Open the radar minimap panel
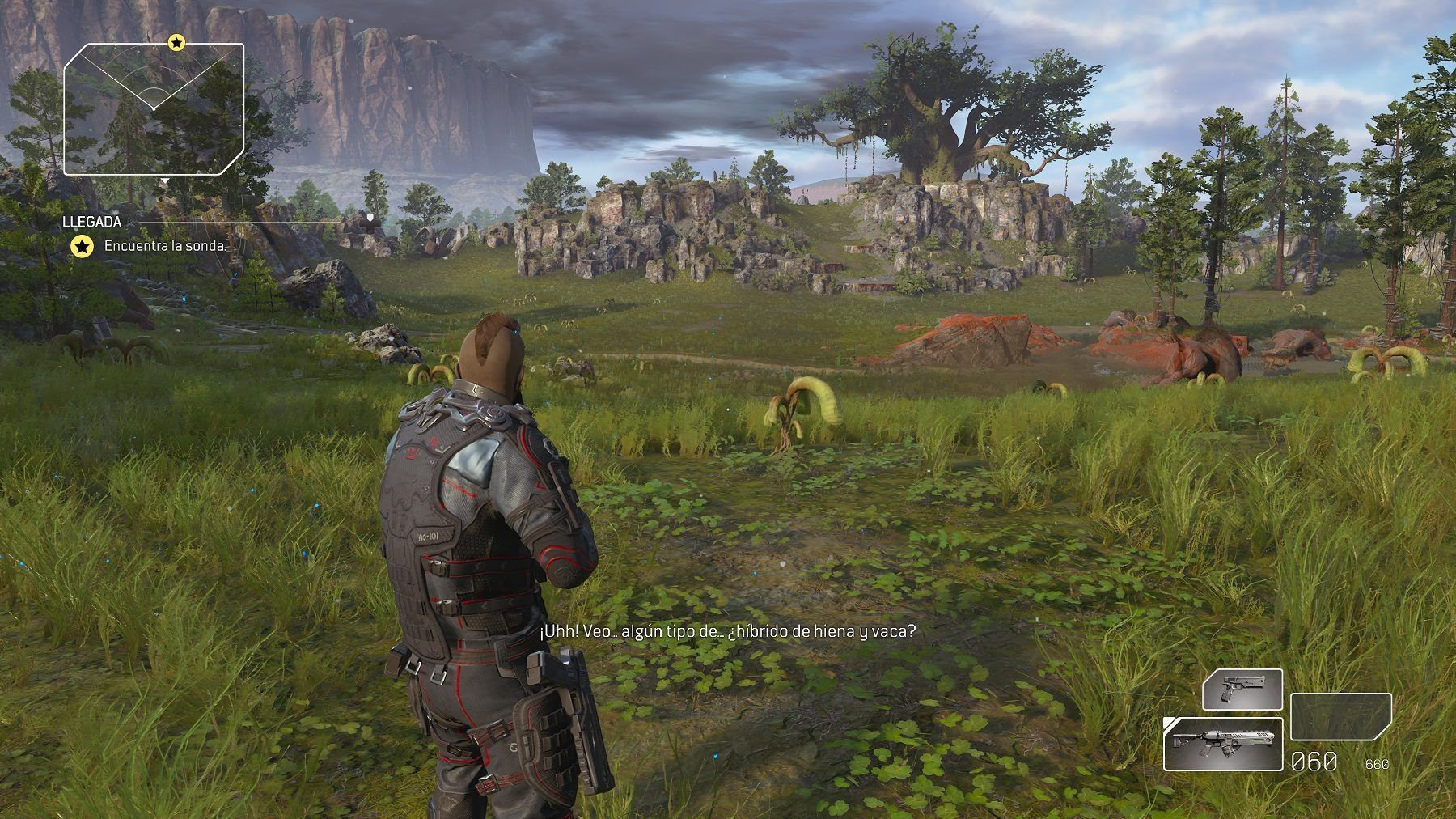 pos(154,109)
